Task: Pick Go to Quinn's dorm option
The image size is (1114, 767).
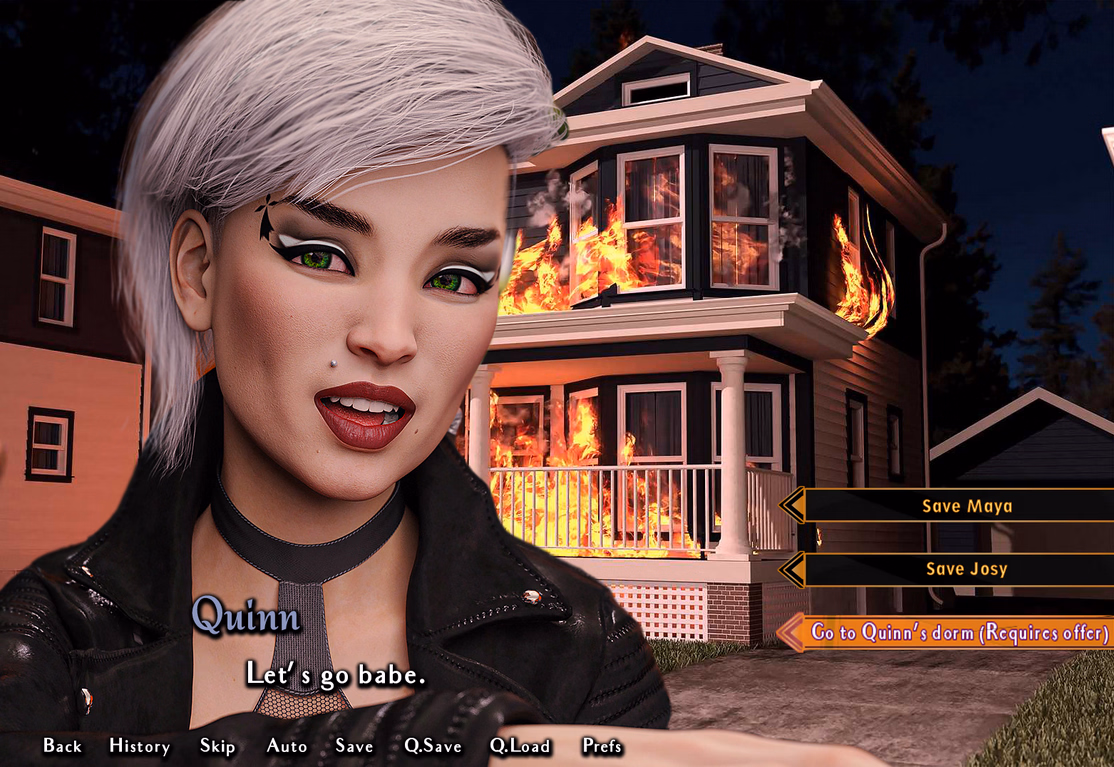Action: [960, 632]
